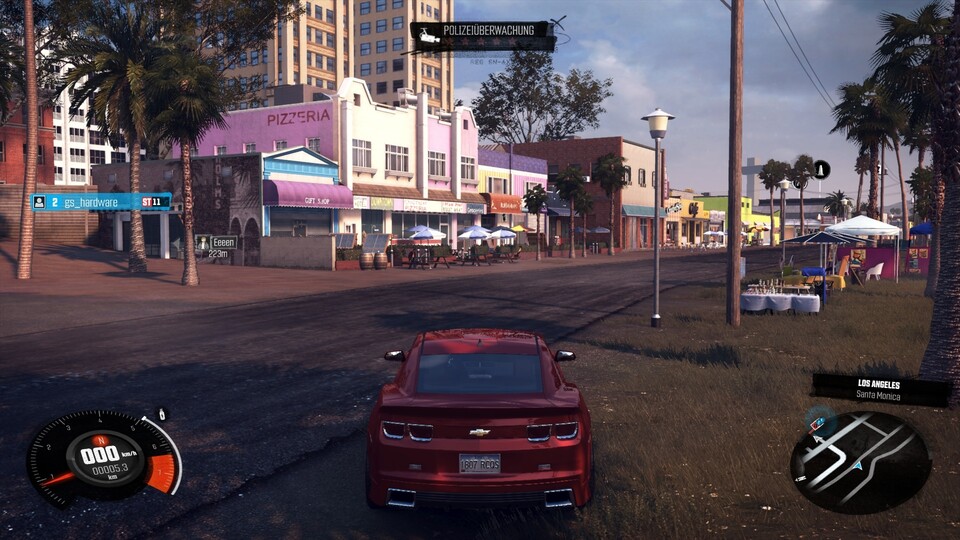Click the Polizeiüberwachung notification banner
The image size is (960, 540).
482,36
